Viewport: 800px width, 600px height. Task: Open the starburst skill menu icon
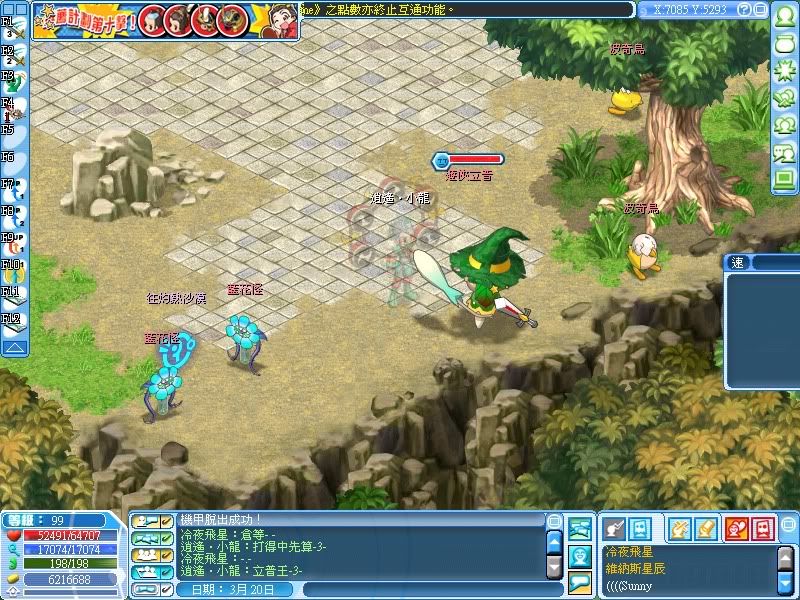tap(784, 72)
